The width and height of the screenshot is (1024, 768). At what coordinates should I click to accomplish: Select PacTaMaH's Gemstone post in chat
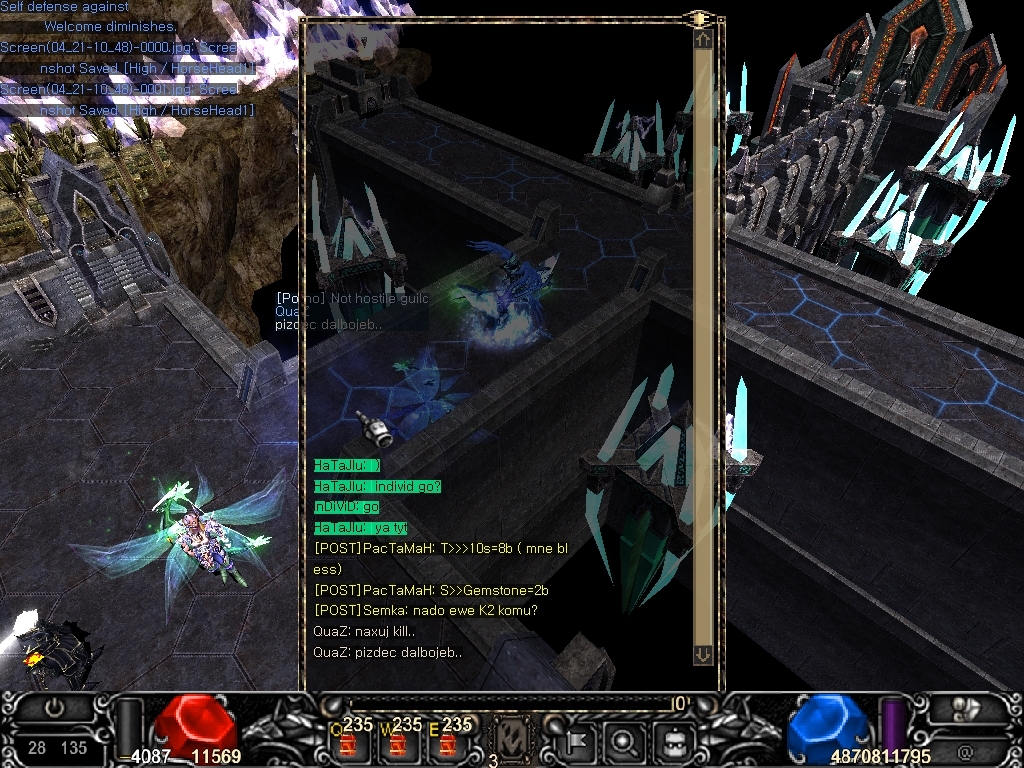tap(431, 590)
